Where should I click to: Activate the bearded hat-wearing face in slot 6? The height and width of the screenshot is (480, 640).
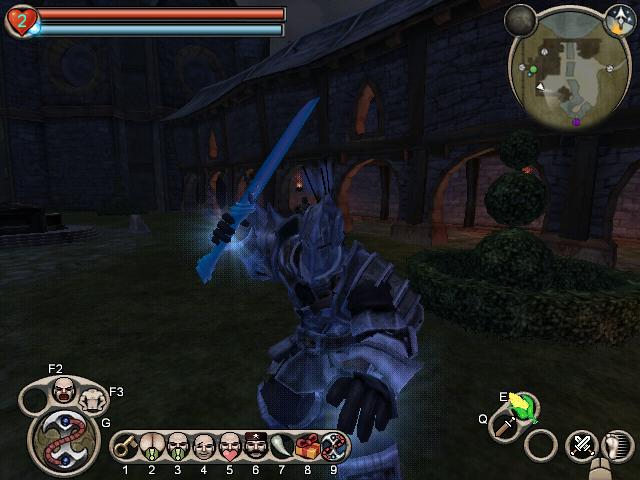coord(256,445)
